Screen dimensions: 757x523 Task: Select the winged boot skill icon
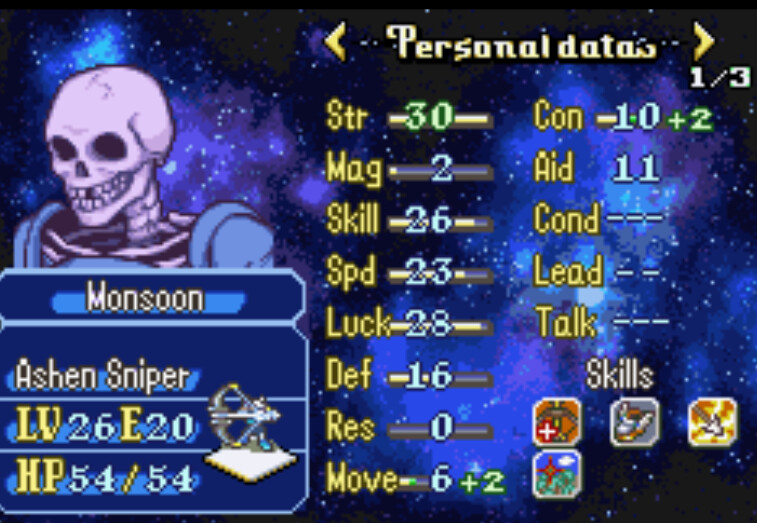pyautogui.click(x=635, y=421)
